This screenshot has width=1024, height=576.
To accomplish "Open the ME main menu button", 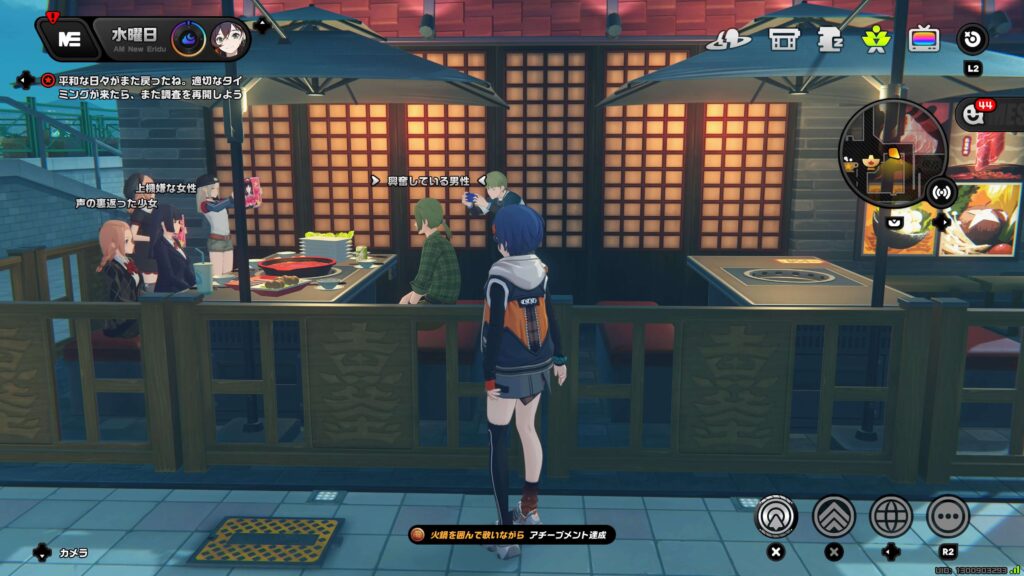I will (x=68, y=39).
